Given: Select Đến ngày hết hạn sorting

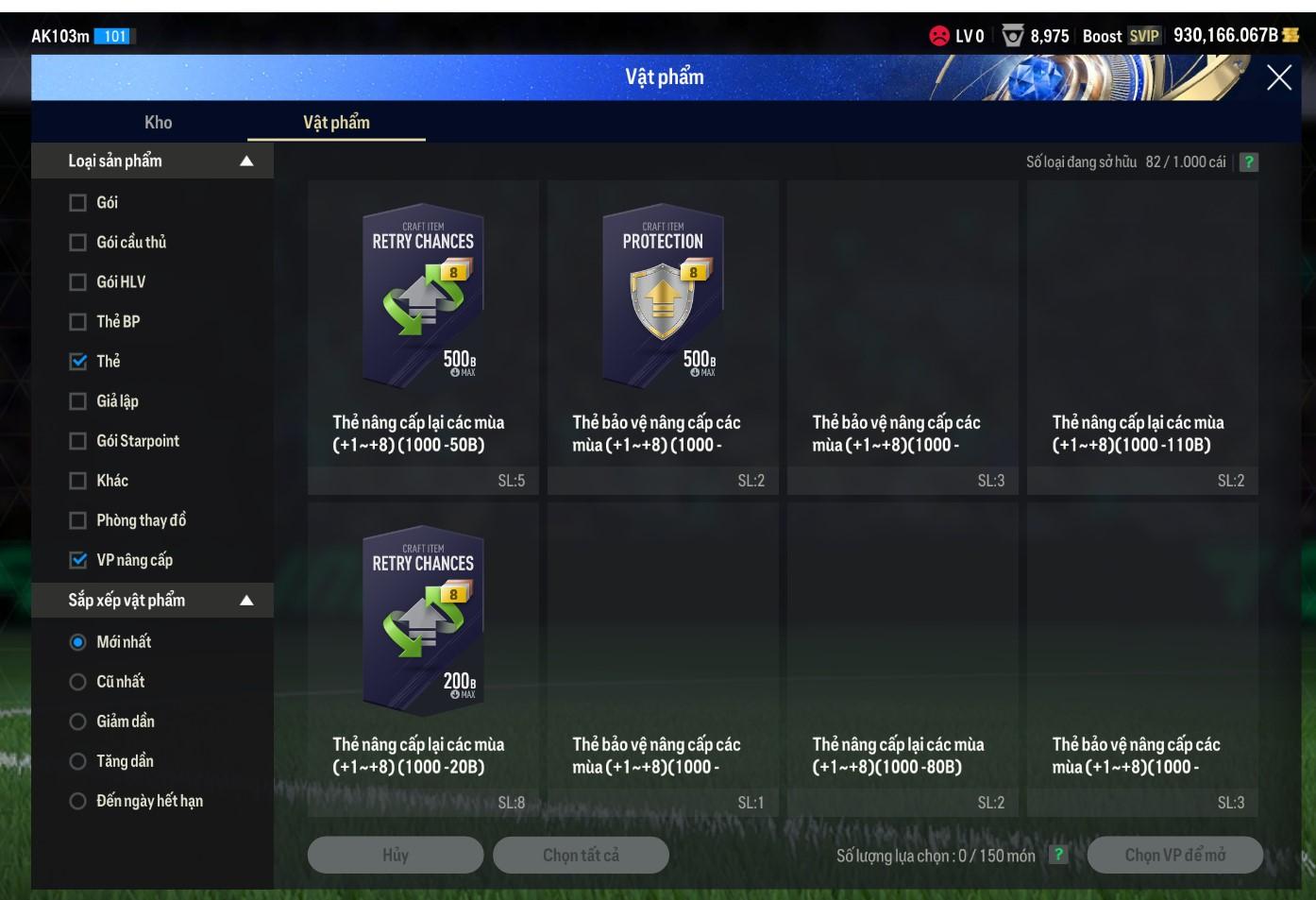Looking at the screenshot, I should (78, 801).
